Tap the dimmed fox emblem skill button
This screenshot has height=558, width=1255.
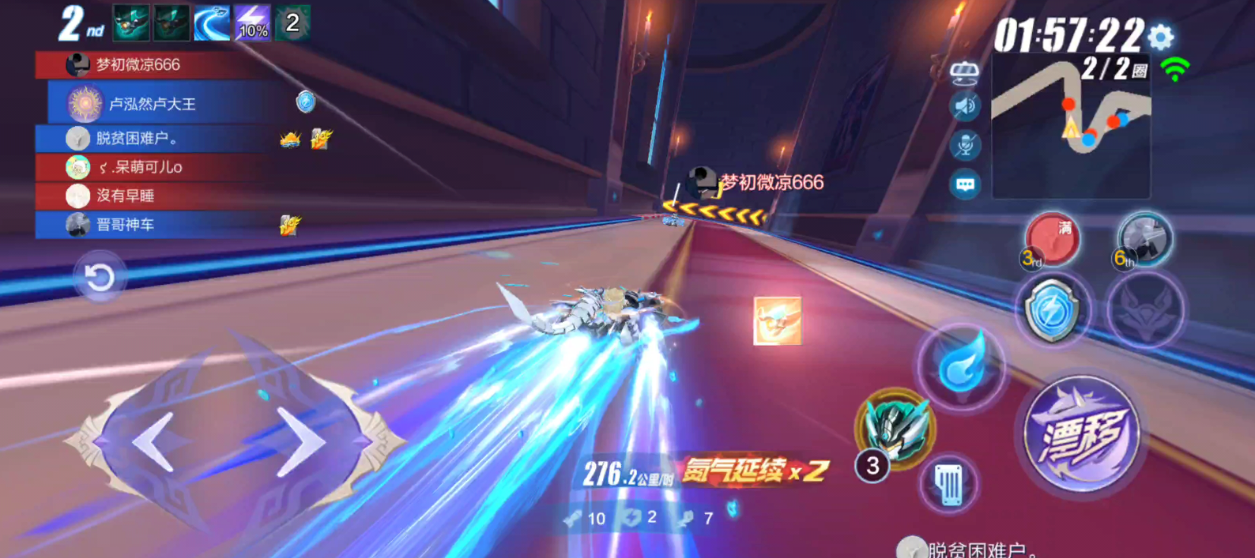(1145, 310)
